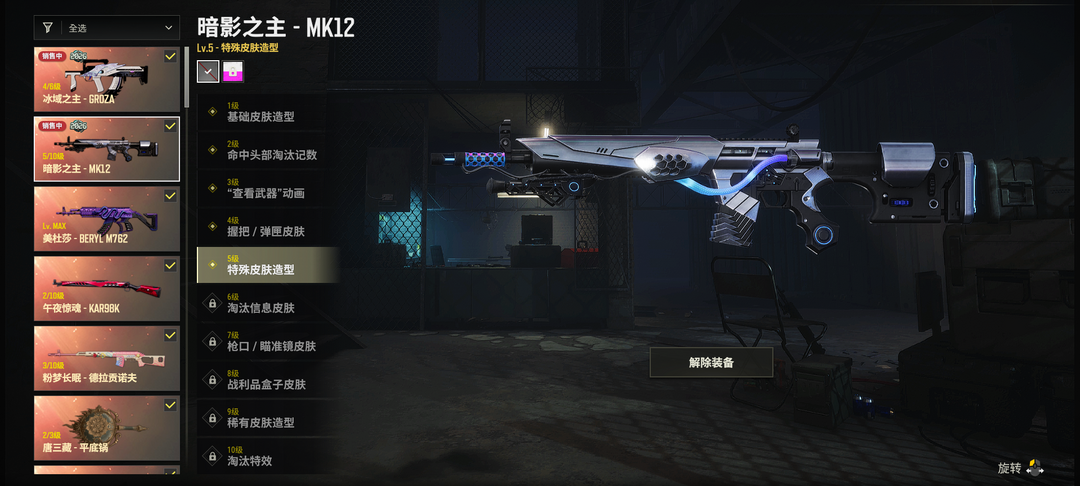The width and height of the screenshot is (1080, 486).
Task: Open the 全选 filter dropdown
Action: click(107, 28)
